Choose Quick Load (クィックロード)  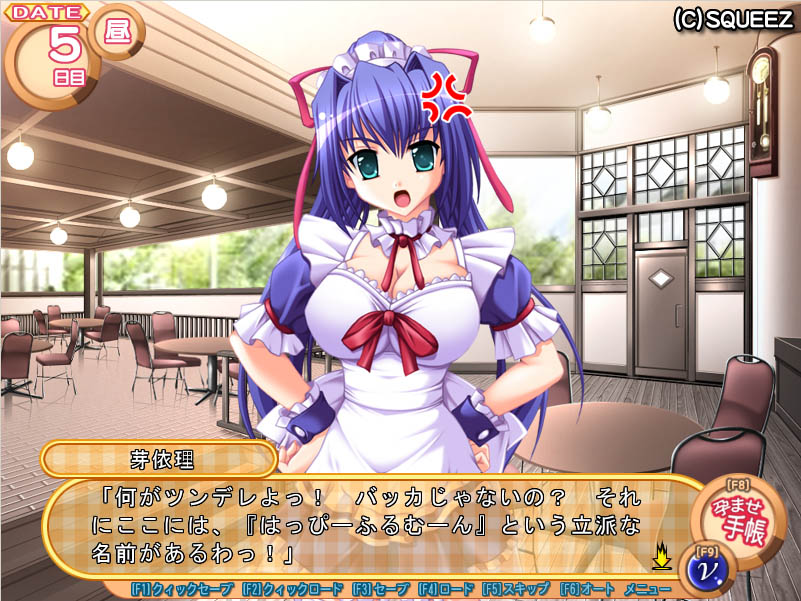[x=292, y=590]
